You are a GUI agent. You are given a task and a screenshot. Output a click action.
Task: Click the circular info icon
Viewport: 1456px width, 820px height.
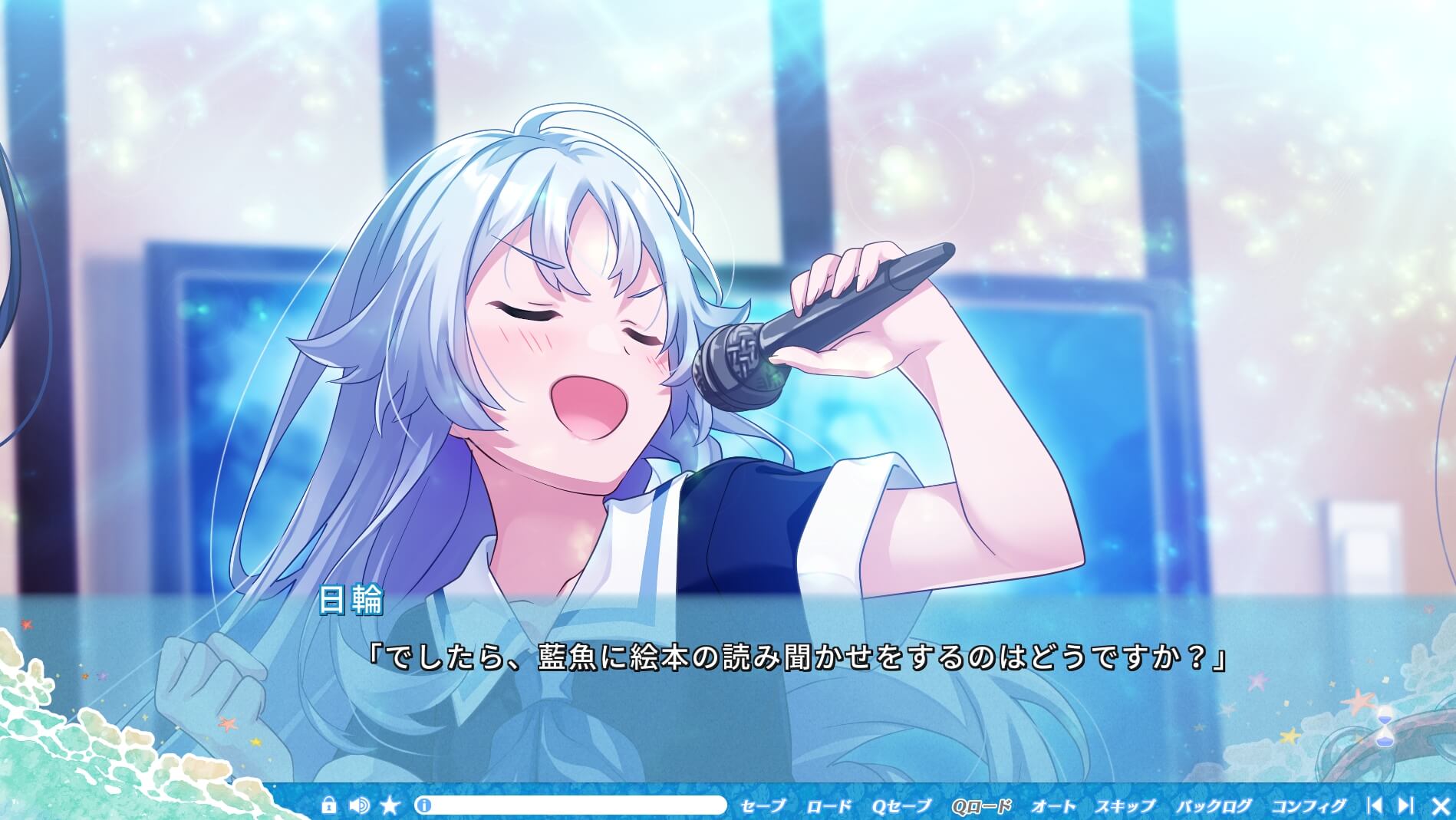point(424,805)
